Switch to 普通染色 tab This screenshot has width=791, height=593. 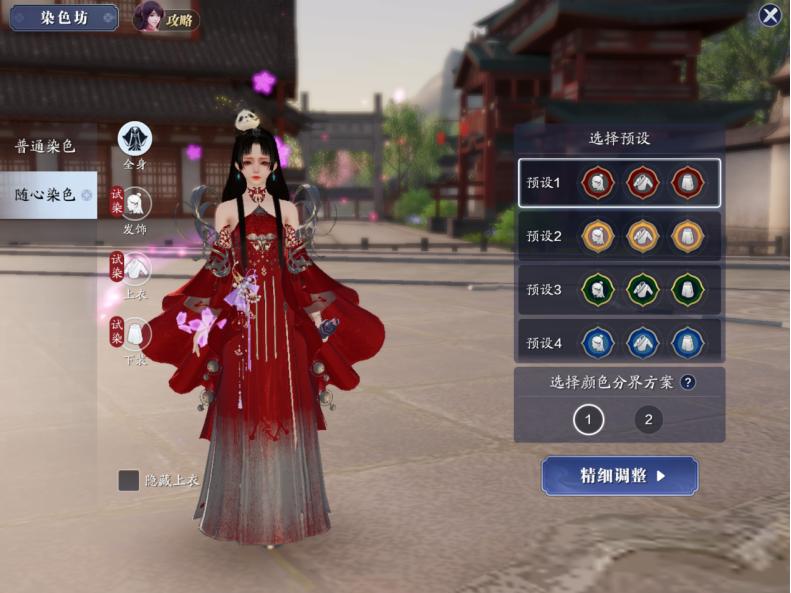[45, 146]
